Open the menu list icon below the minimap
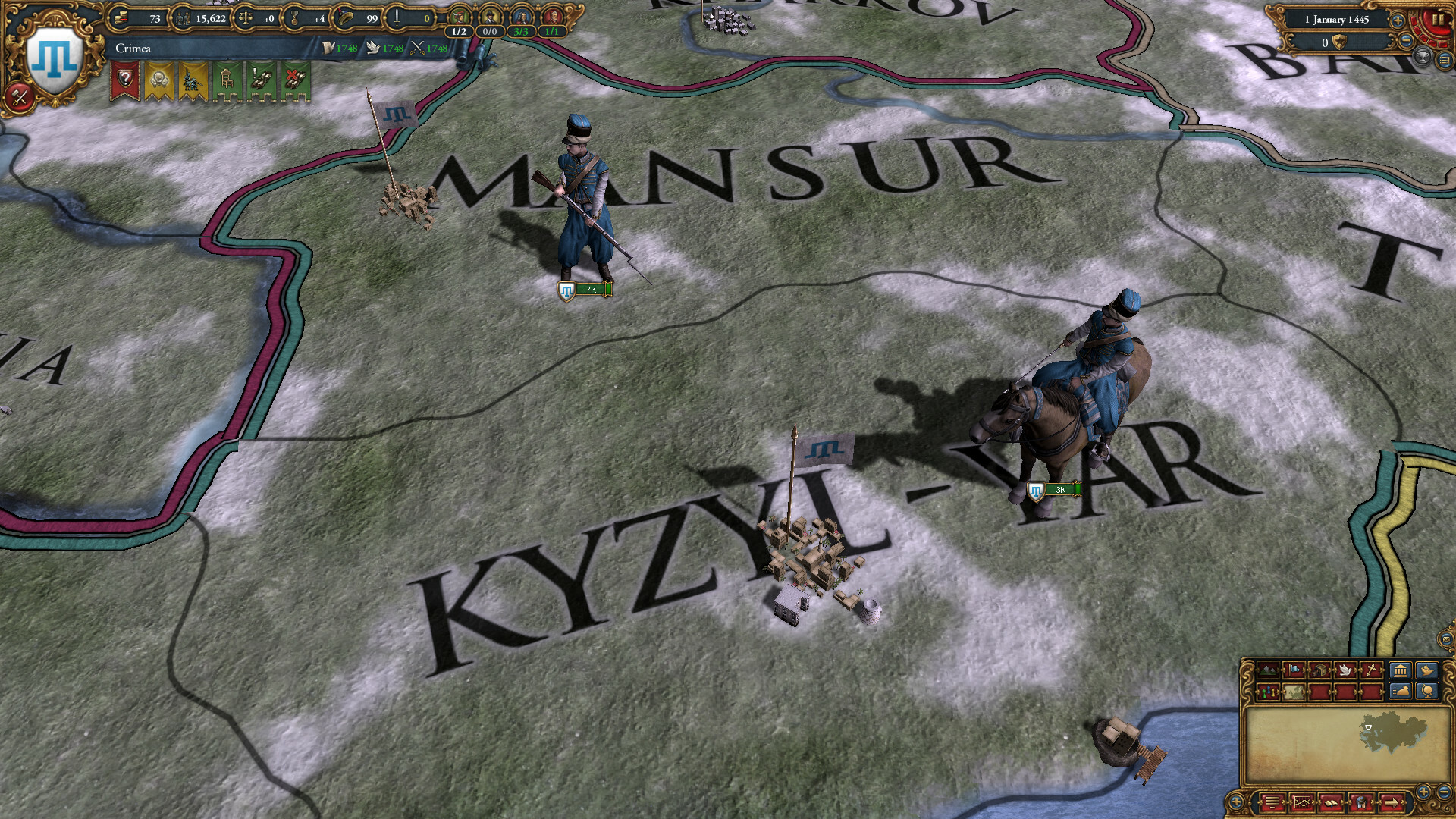The image size is (1456, 819). (x=1272, y=802)
